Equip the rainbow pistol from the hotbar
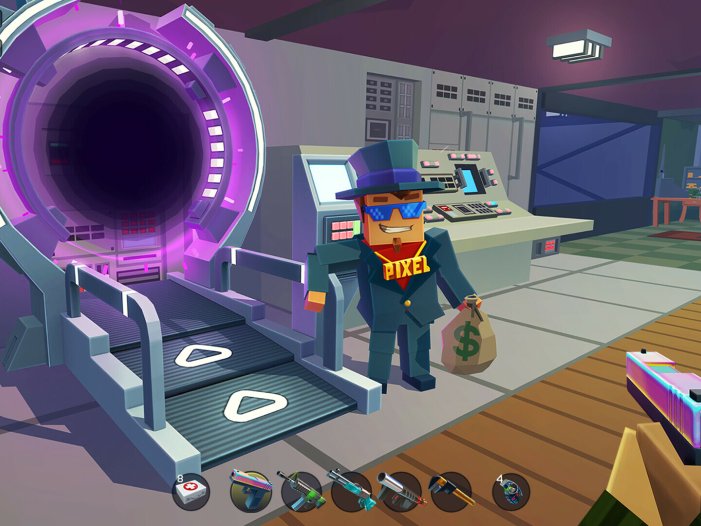The height and width of the screenshot is (526, 701). coord(250,490)
